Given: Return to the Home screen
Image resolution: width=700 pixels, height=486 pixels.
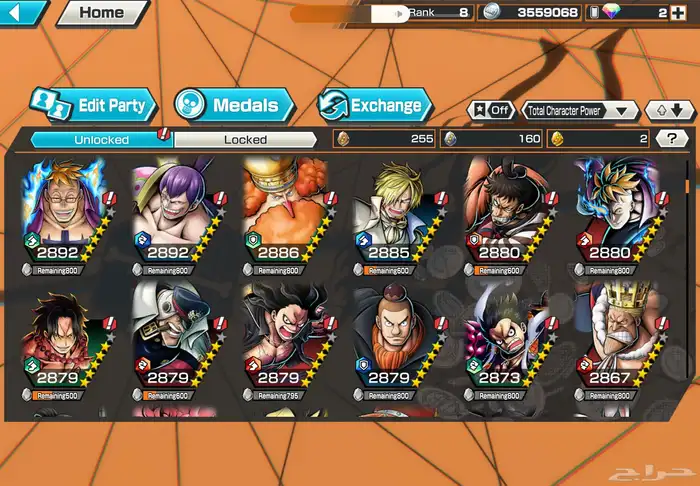Looking at the screenshot, I should (x=101, y=13).
